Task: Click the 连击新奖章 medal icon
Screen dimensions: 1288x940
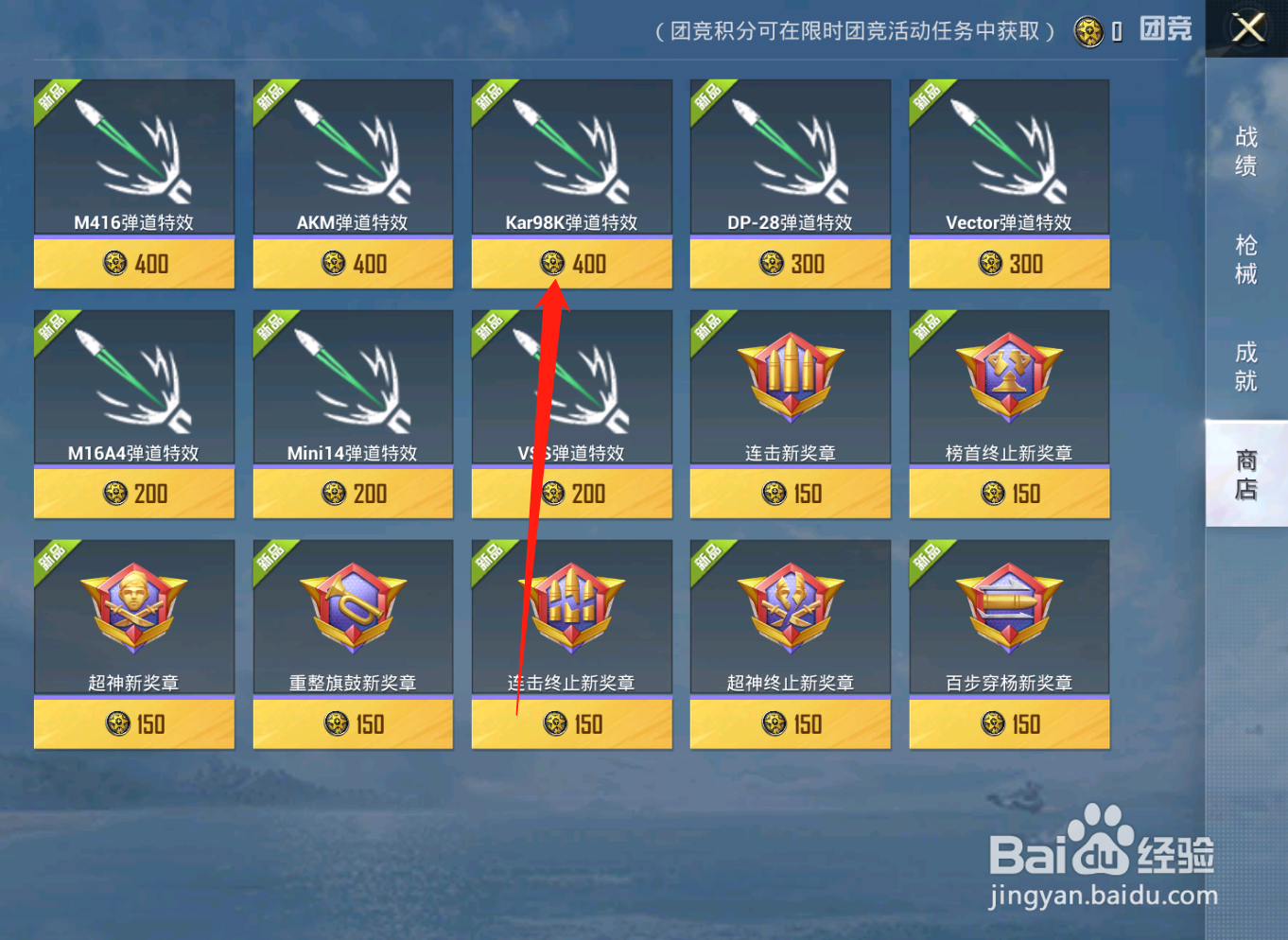Action: [790, 378]
